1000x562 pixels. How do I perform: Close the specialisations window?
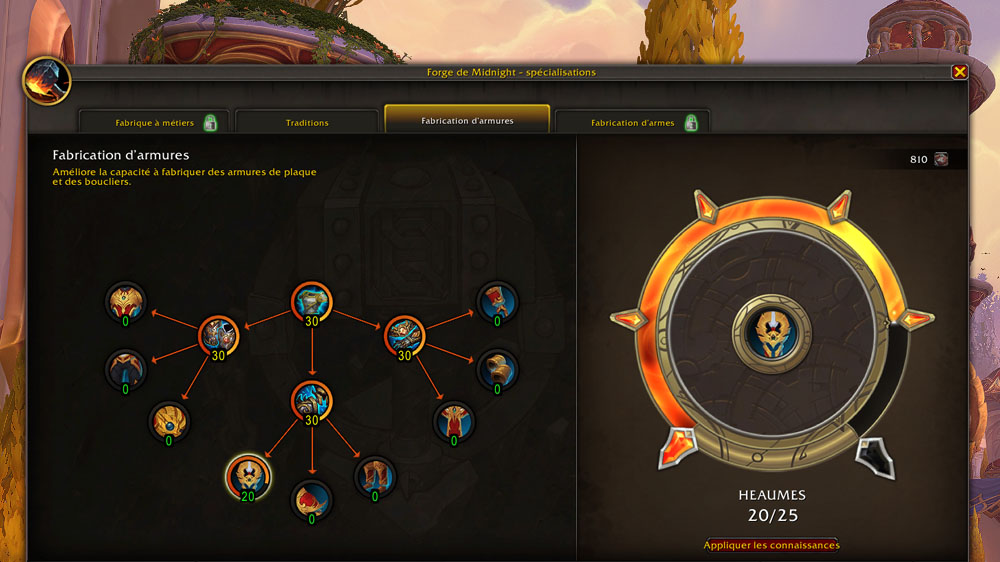[x=959, y=72]
